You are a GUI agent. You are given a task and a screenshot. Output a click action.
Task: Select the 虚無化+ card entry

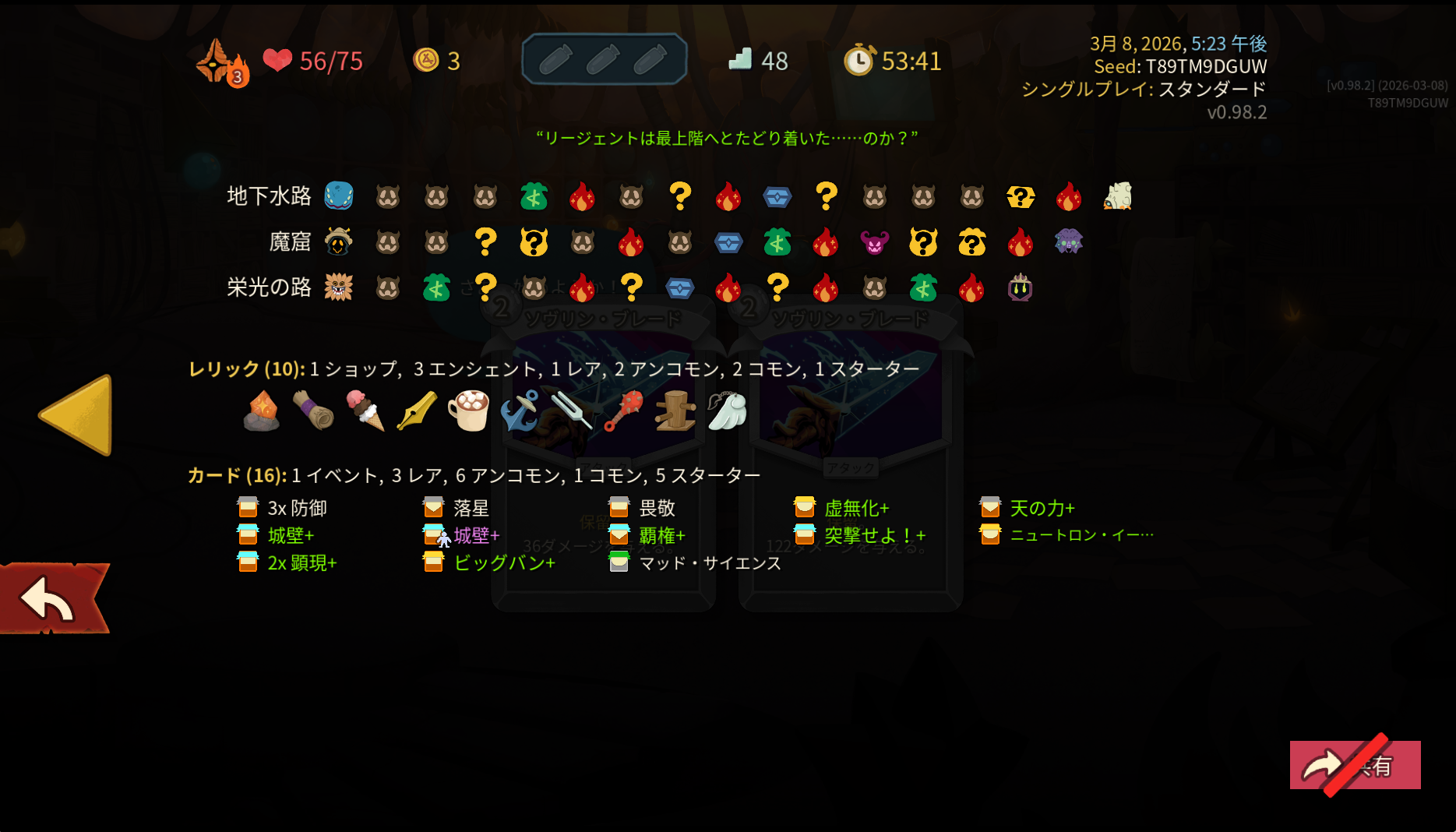pyautogui.click(x=855, y=509)
